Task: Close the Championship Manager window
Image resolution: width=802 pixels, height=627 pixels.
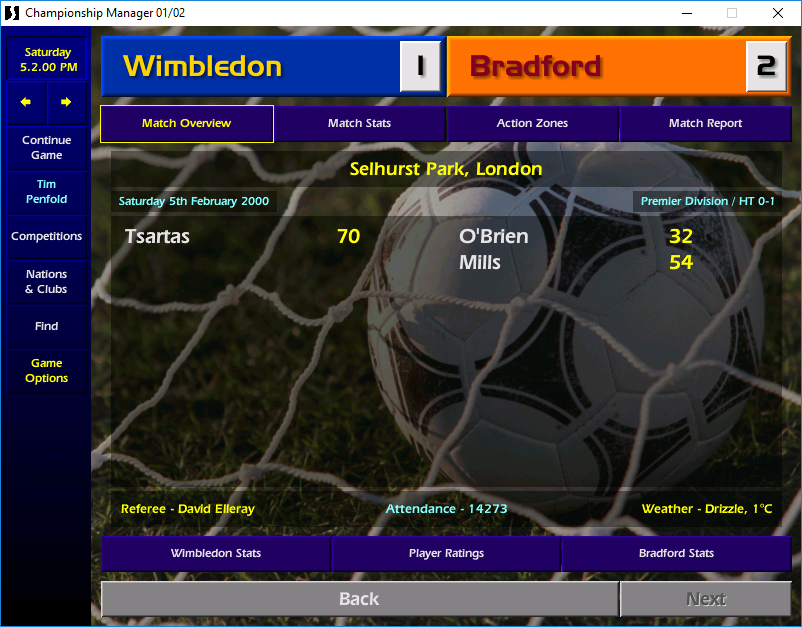Action: point(778,13)
